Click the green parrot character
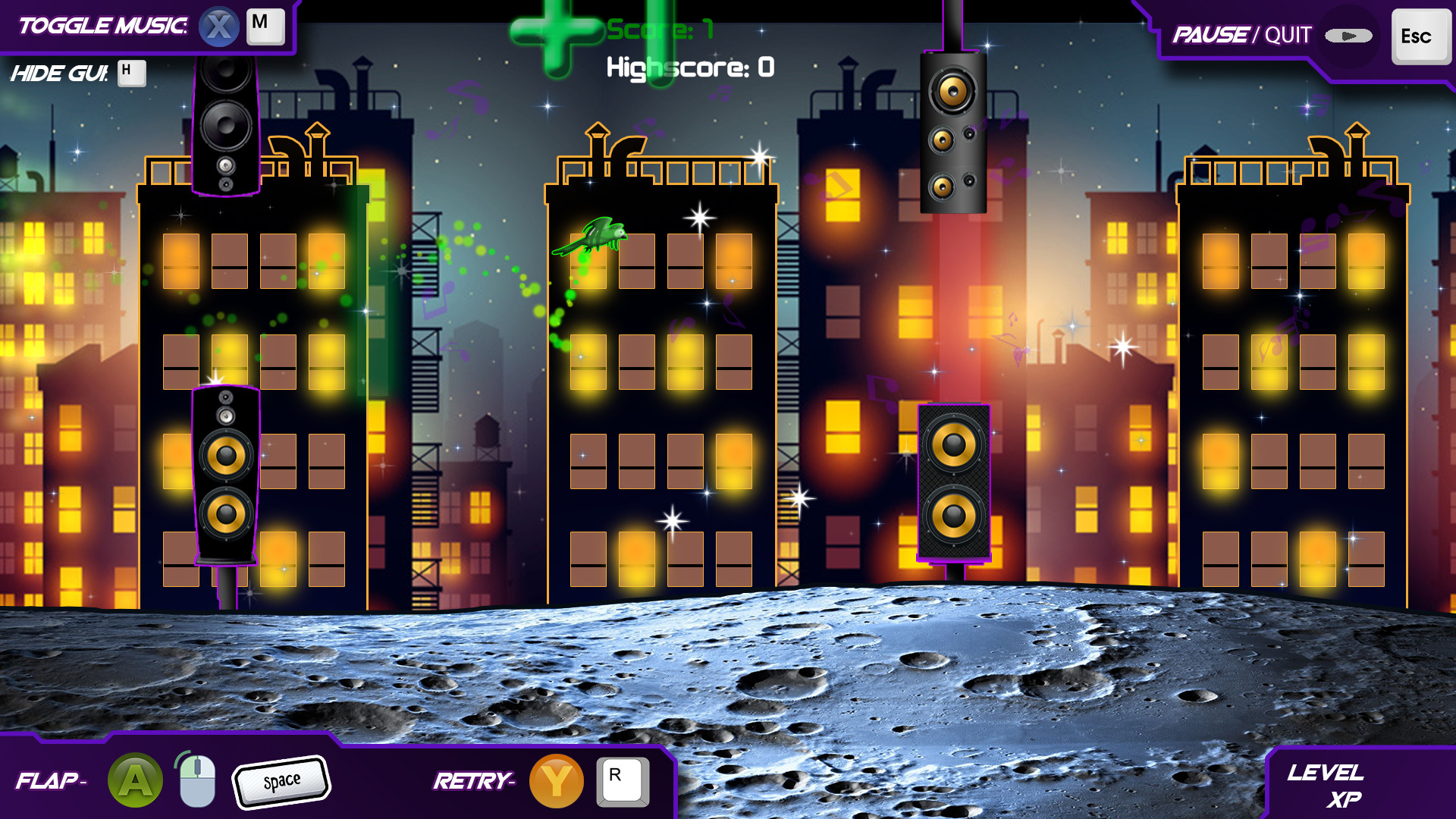Image resolution: width=1456 pixels, height=819 pixels. click(595, 237)
